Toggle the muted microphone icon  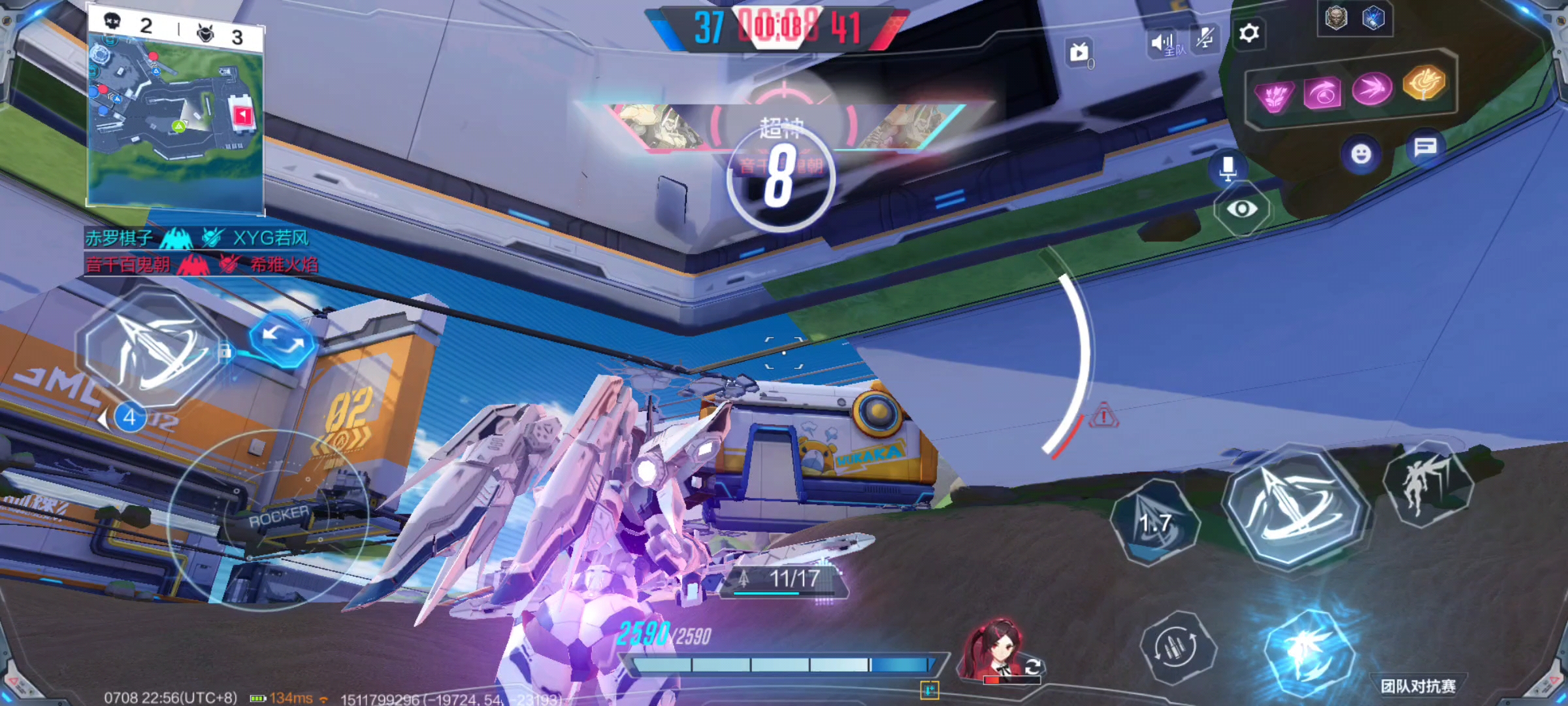(x=1204, y=39)
